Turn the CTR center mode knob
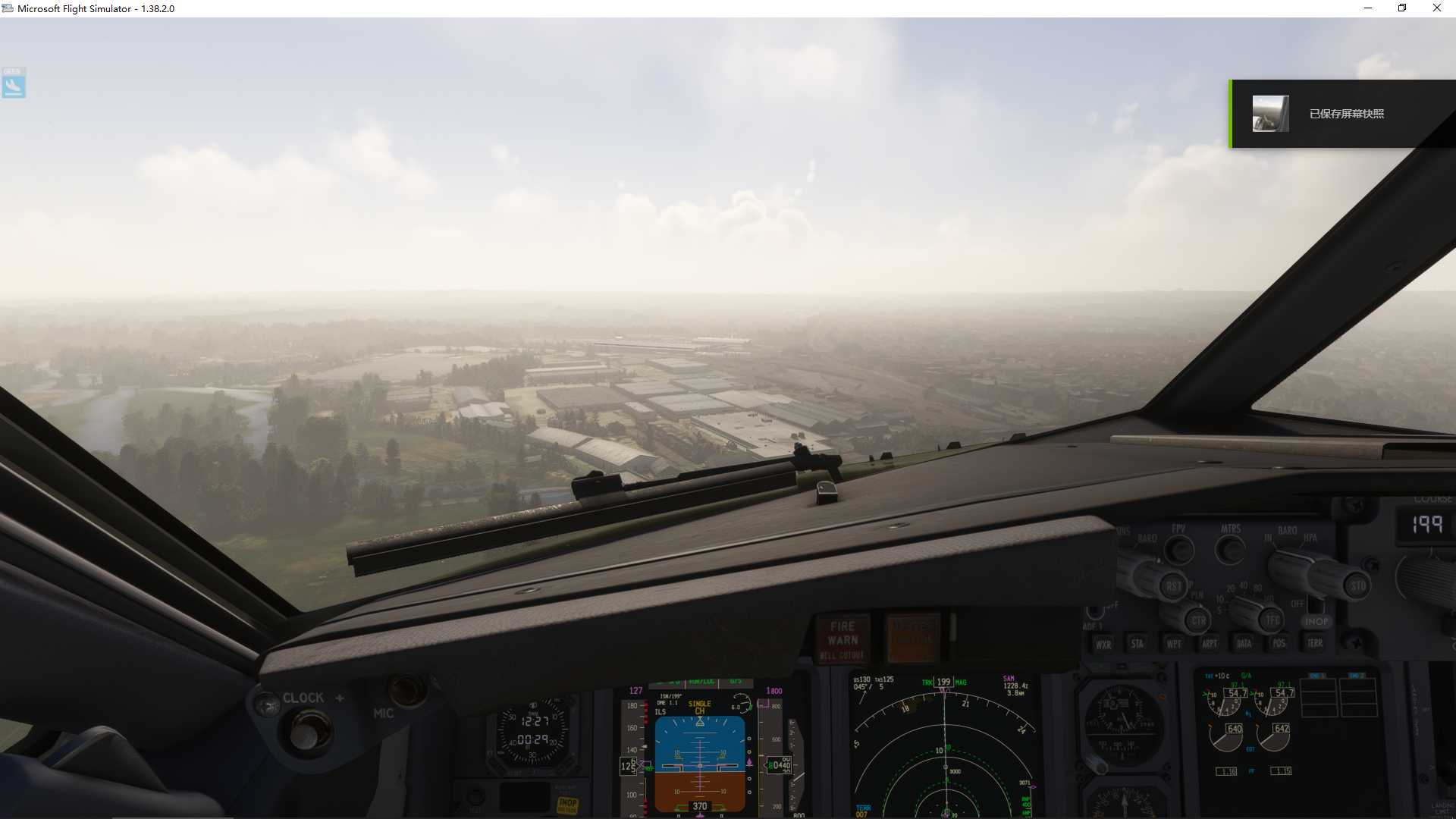The height and width of the screenshot is (819, 1456). (1199, 621)
